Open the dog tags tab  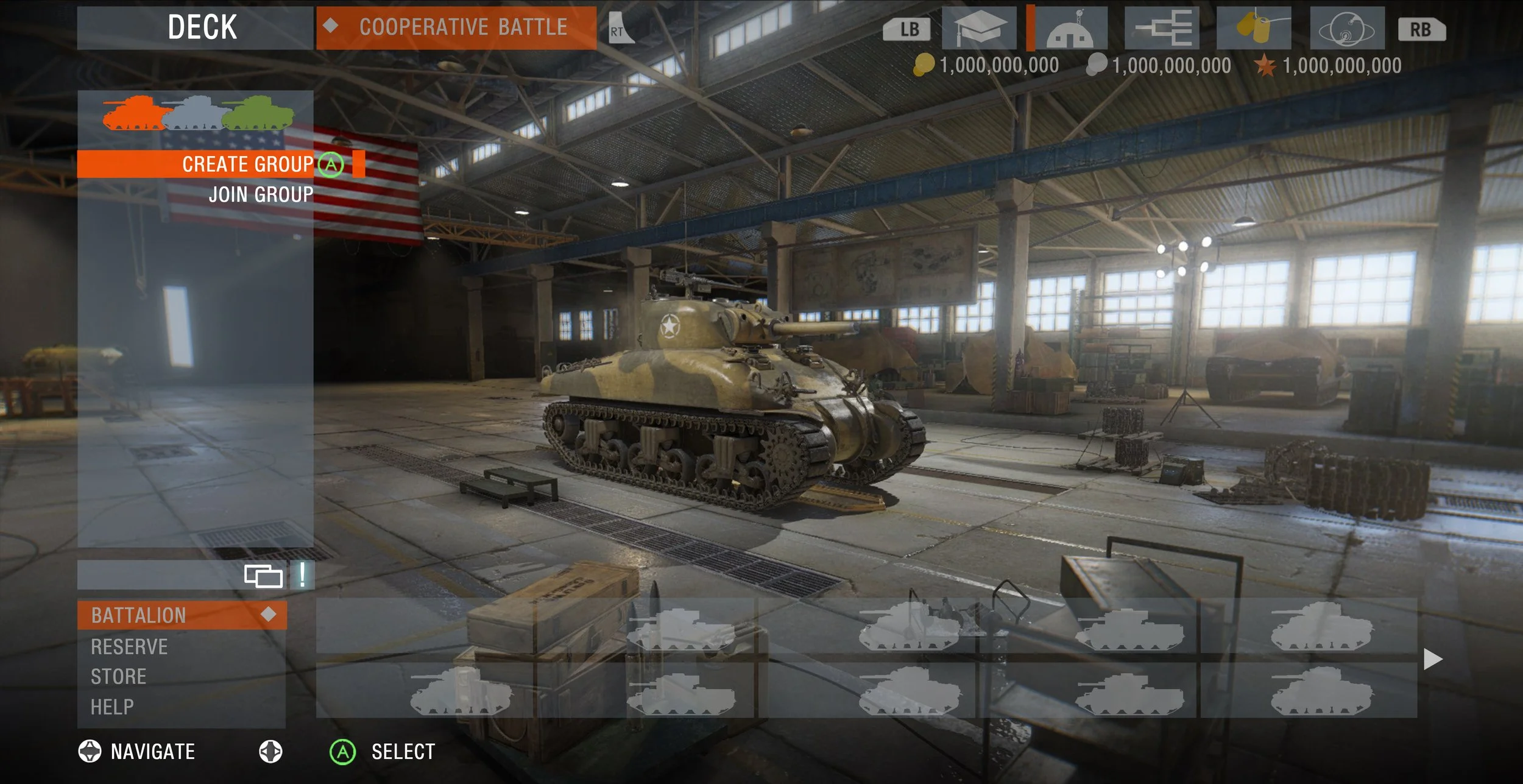click(x=1254, y=29)
